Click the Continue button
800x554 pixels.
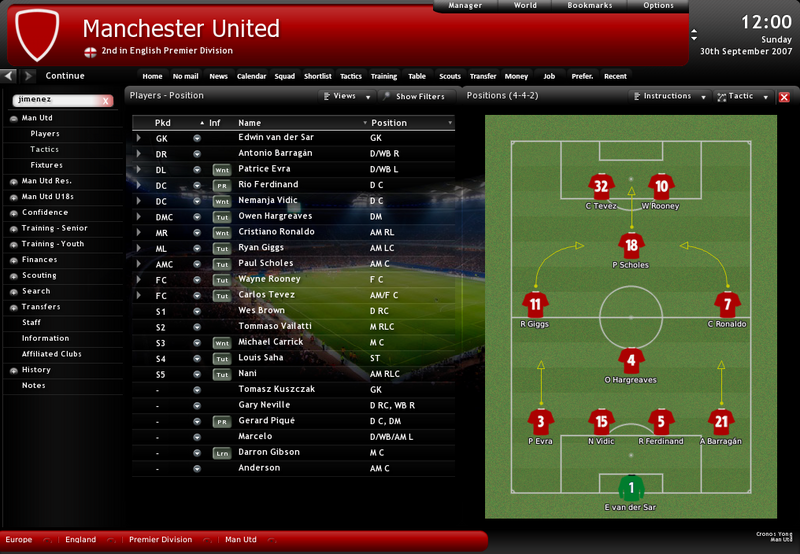coord(64,76)
